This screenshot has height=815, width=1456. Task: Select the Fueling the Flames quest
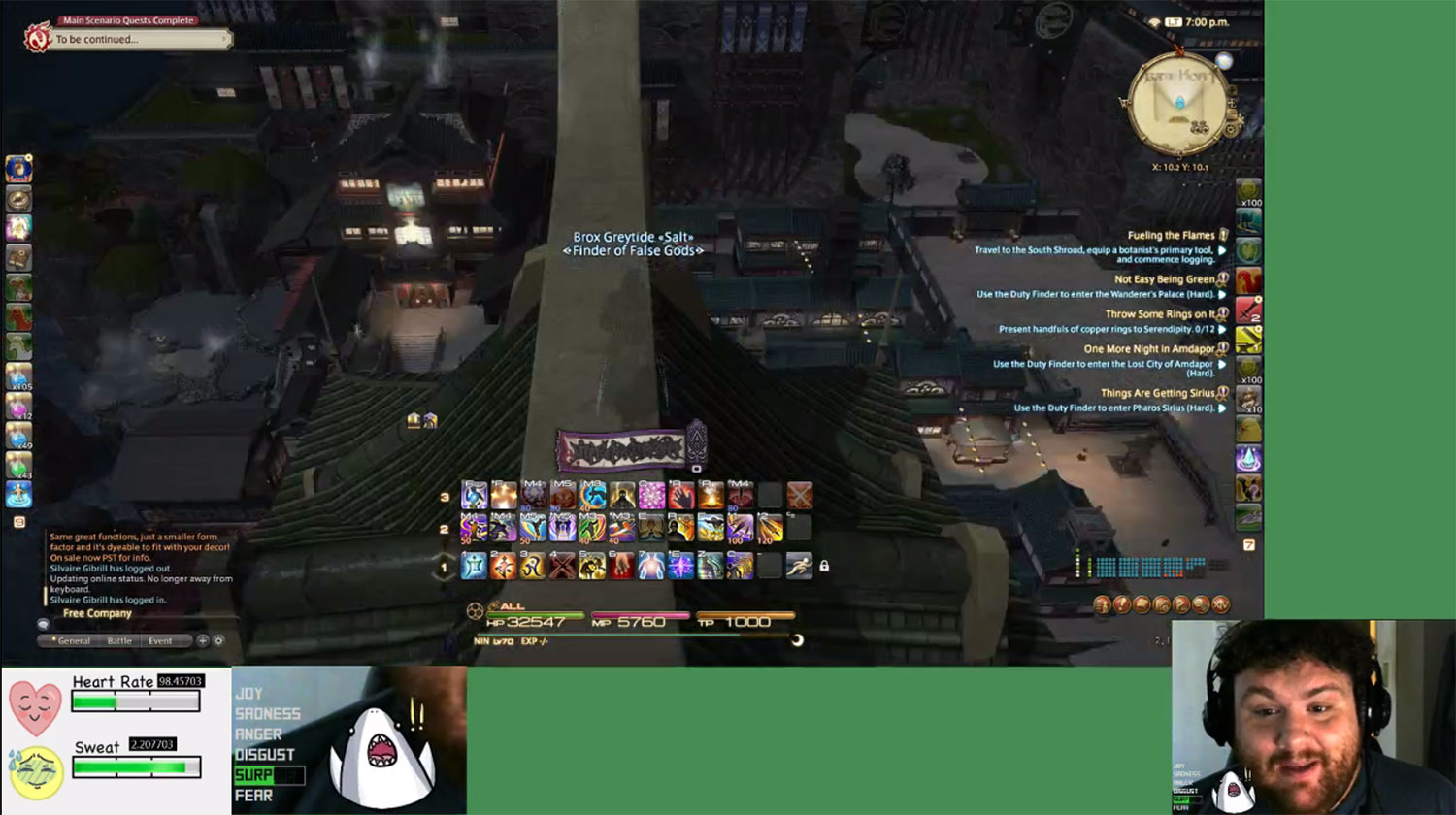(1171, 235)
